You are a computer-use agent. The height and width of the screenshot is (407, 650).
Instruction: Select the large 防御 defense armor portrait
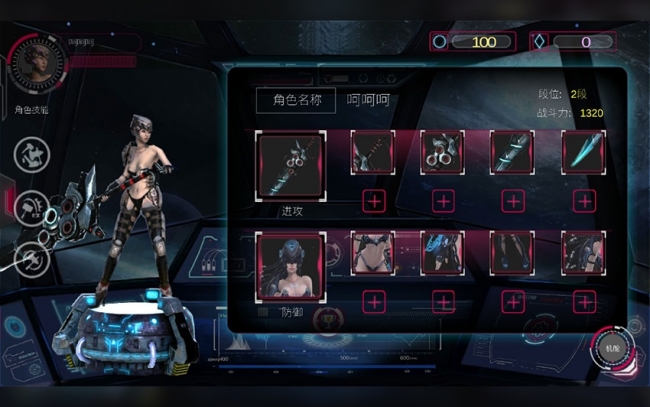click(290, 265)
